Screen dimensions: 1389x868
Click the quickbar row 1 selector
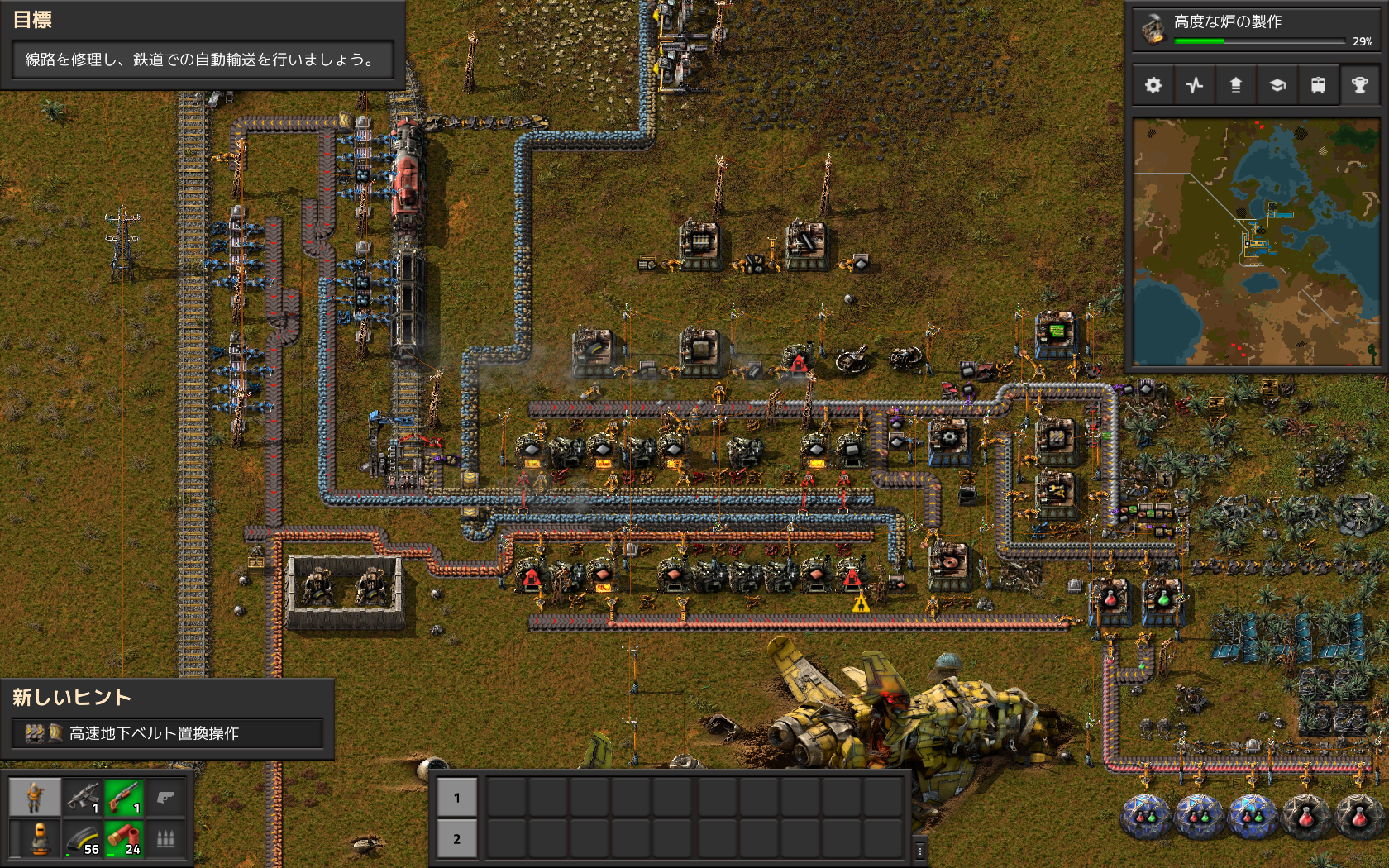point(456,798)
